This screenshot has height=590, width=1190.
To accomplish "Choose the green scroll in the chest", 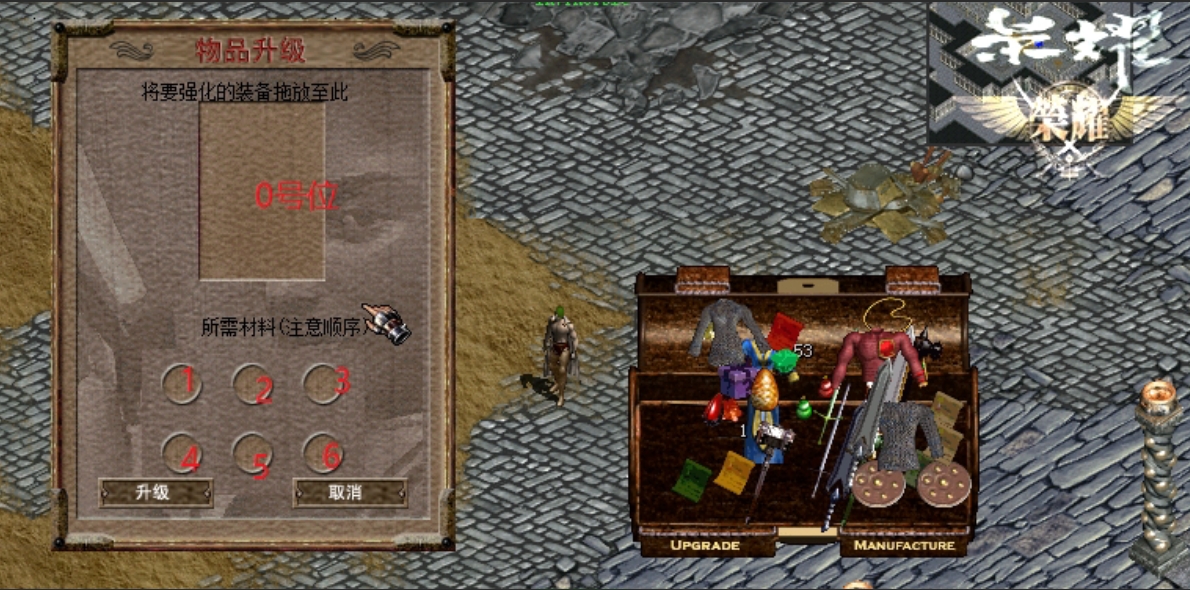I will tap(690, 480).
